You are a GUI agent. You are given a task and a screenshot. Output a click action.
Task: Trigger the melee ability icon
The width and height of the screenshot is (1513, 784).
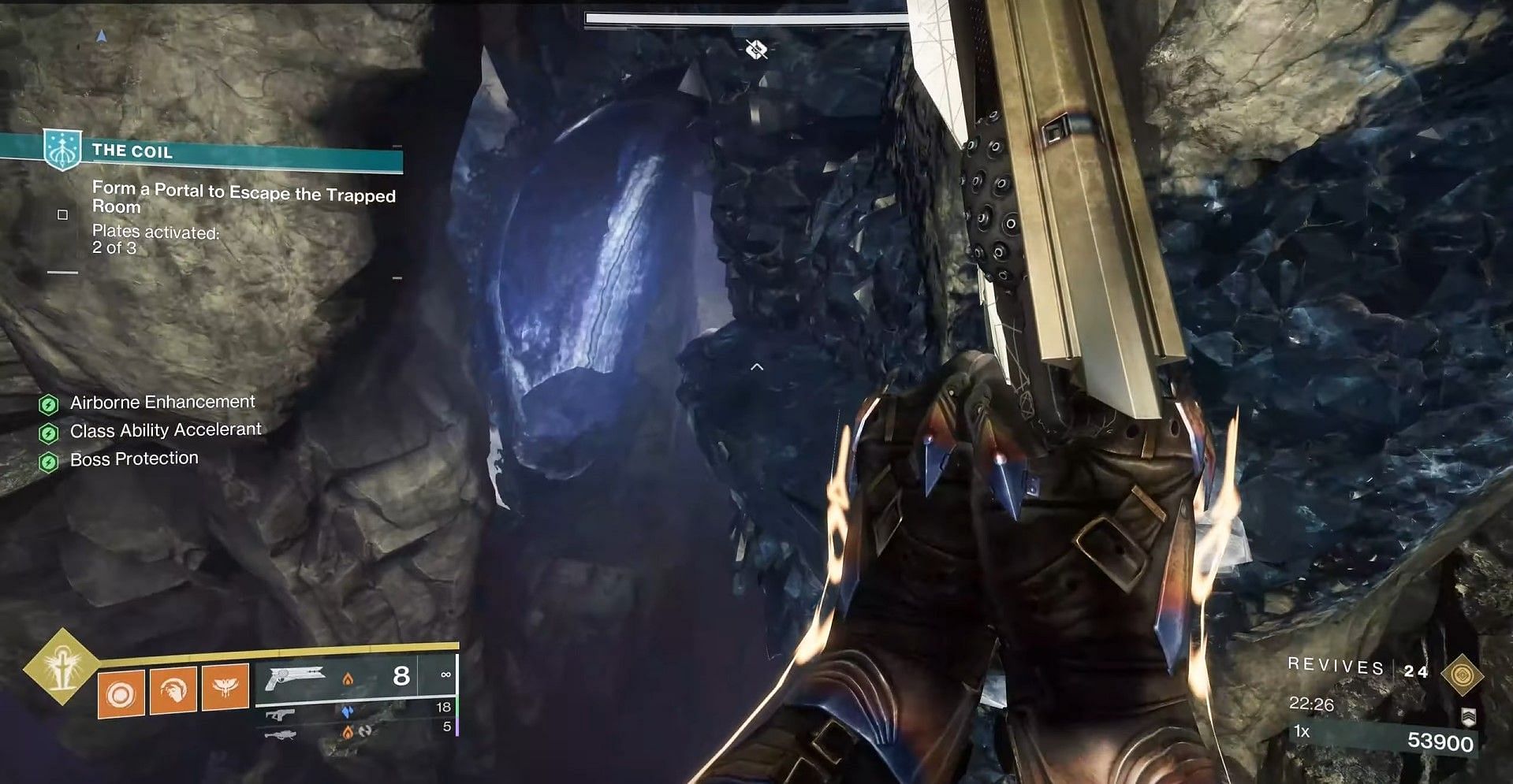[173, 690]
